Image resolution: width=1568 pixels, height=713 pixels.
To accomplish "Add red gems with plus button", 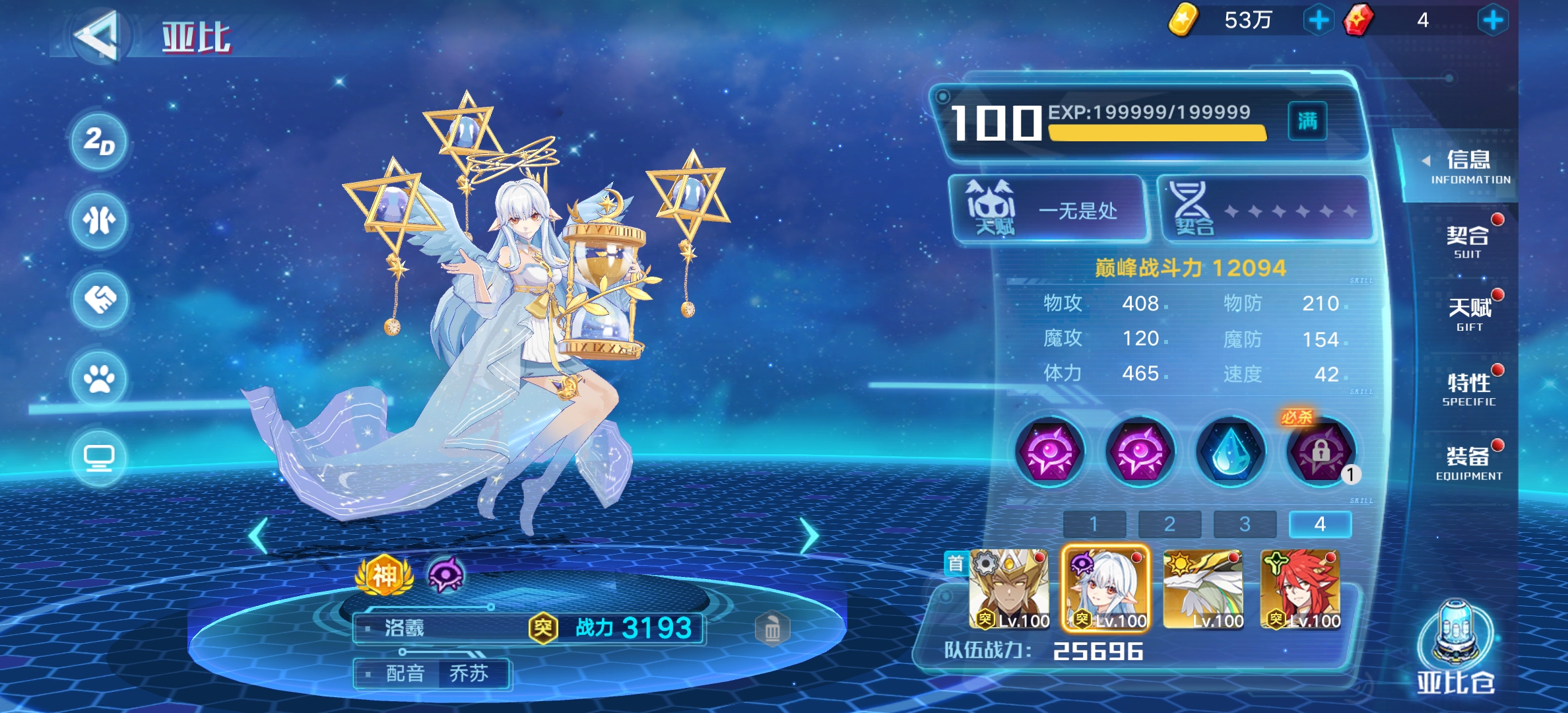I will (x=1493, y=20).
